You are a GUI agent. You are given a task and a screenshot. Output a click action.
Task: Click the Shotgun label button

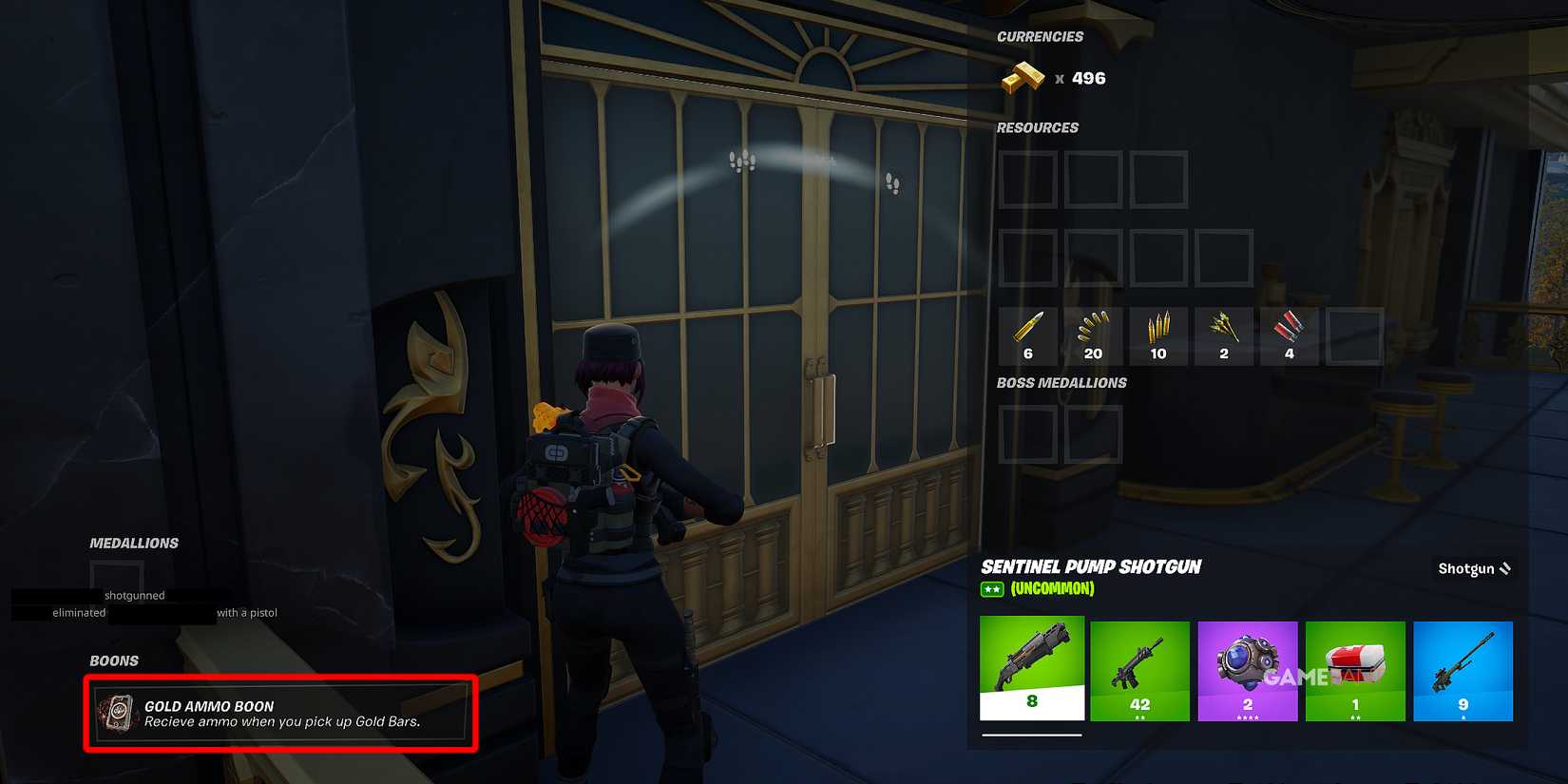tap(1464, 568)
